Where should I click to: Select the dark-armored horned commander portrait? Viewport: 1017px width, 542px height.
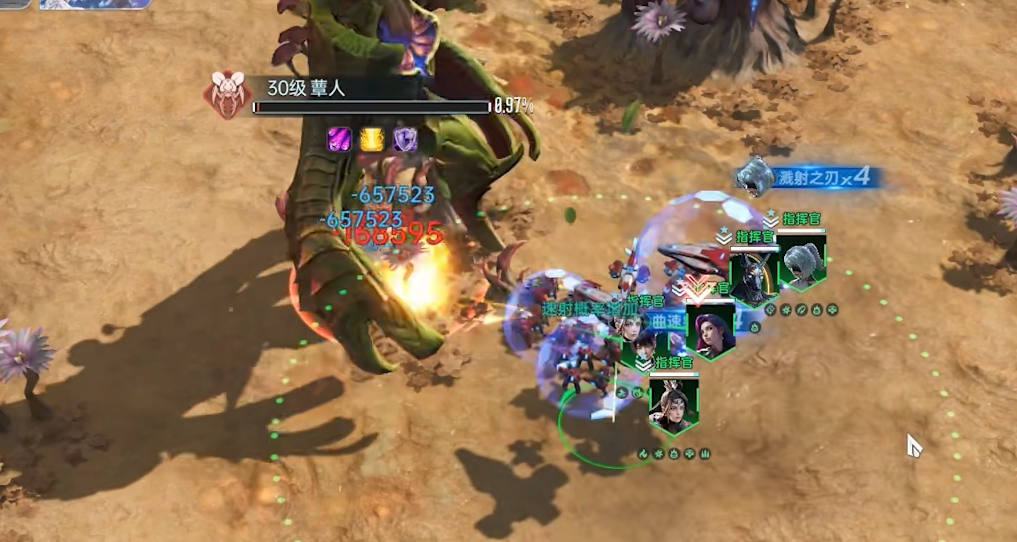point(754,277)
